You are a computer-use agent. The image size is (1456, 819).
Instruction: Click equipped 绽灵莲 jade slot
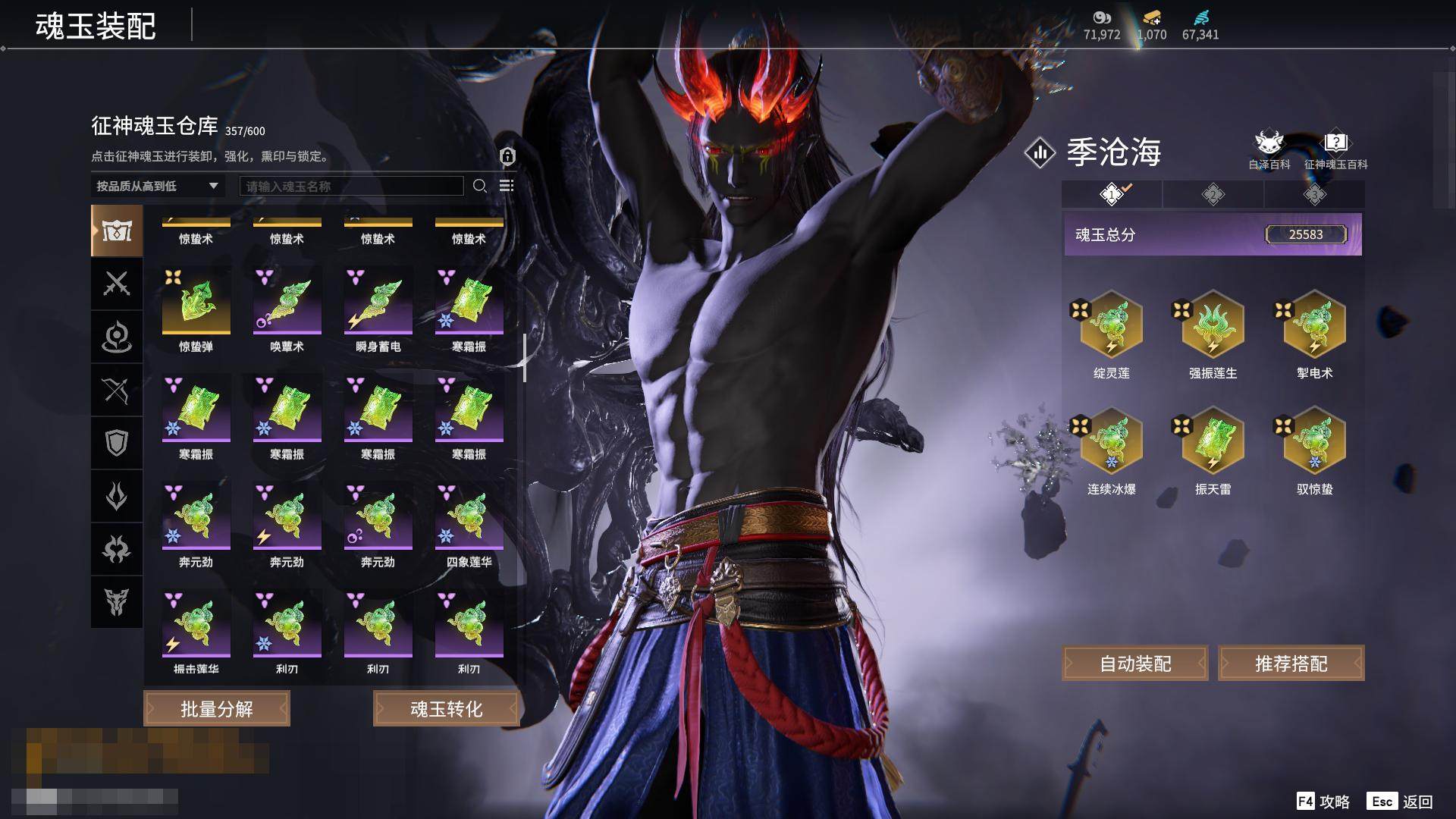[x=1111, y=326]
